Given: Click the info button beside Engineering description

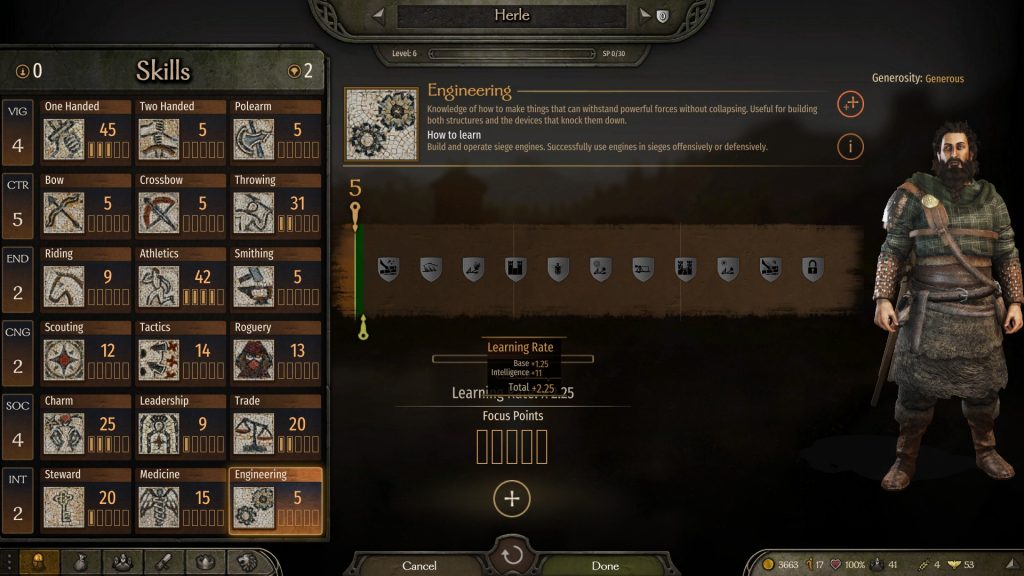Looking at the screenshot, I should [850, 147].
